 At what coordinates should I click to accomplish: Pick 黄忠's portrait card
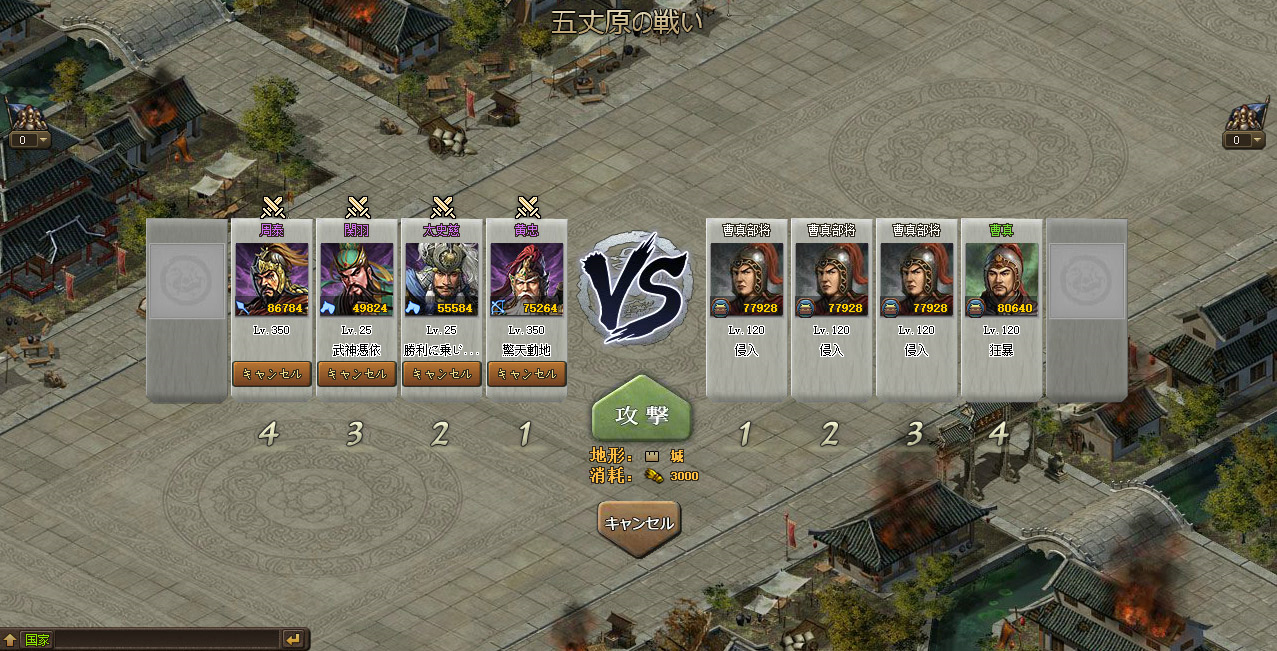[527, 280]
